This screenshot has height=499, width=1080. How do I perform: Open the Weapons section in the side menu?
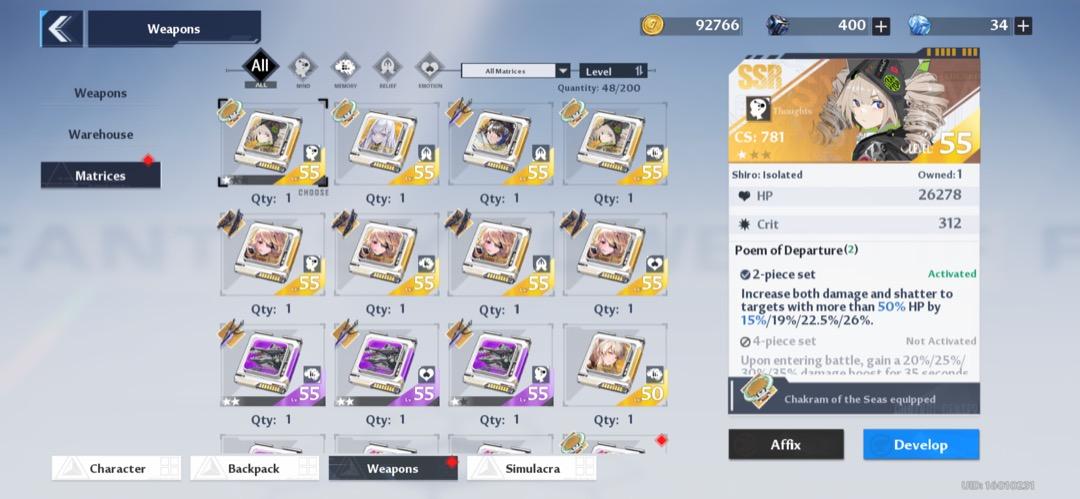[100, 93]
